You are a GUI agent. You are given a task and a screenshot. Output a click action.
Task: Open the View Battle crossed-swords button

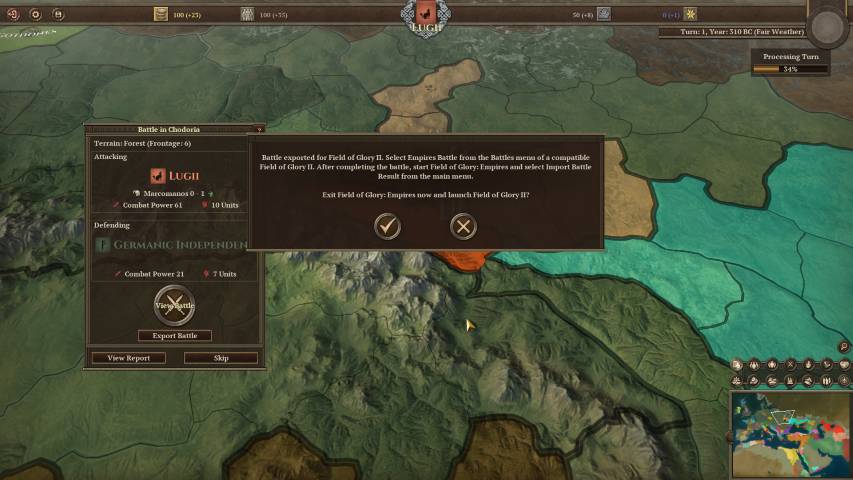click(x=174, y=305)
